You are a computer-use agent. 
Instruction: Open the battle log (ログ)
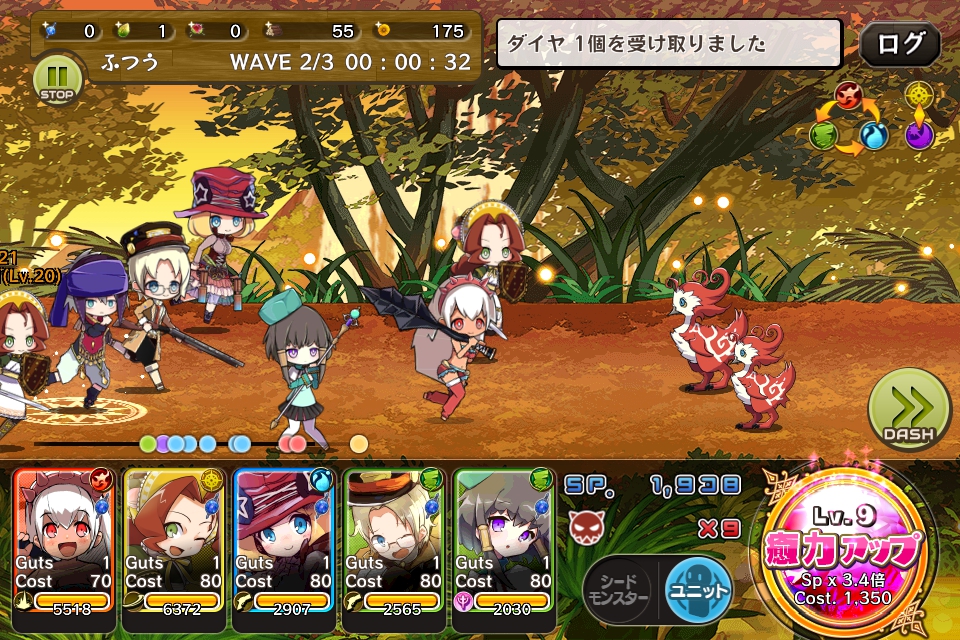pos(899,45)
